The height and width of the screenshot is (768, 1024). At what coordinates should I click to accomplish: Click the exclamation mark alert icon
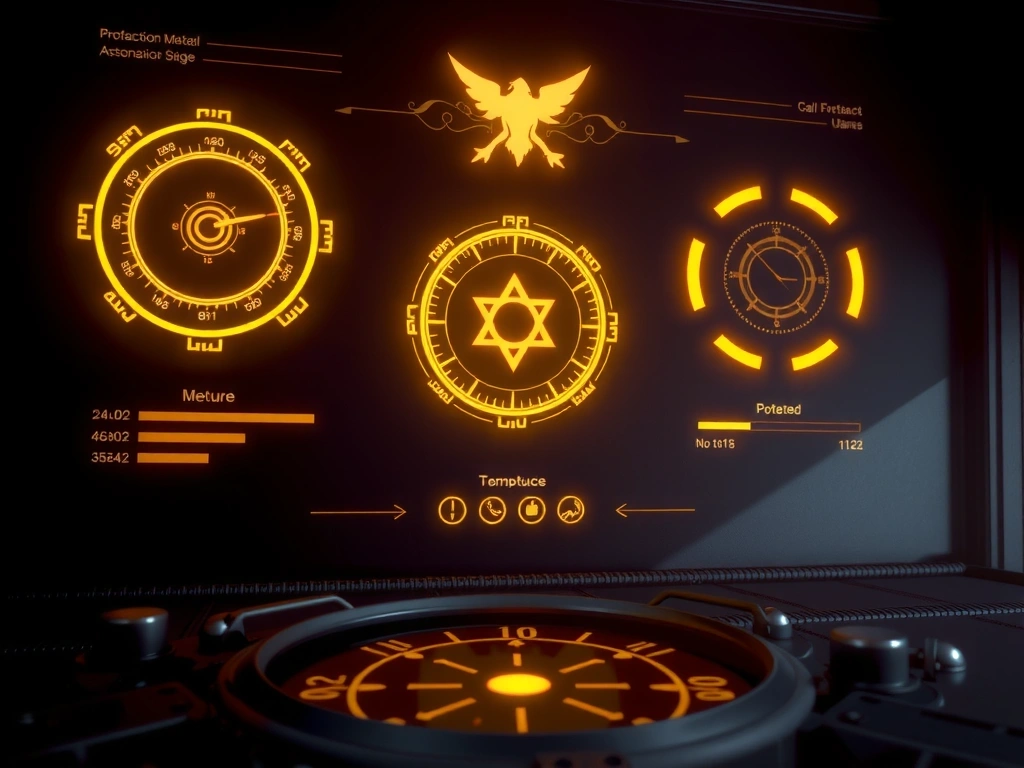[452, 511]
